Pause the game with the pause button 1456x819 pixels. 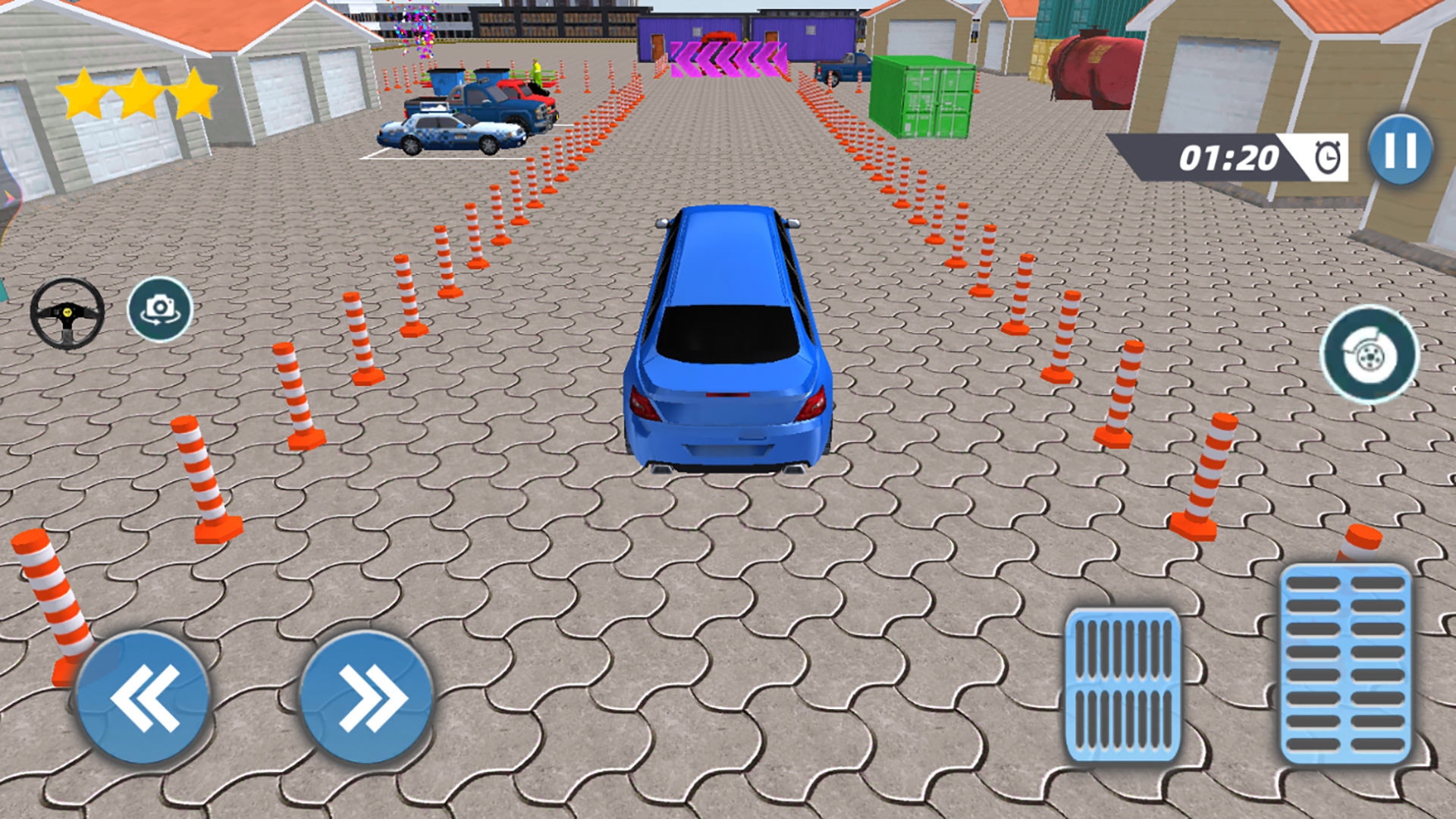pos(1400,150)
